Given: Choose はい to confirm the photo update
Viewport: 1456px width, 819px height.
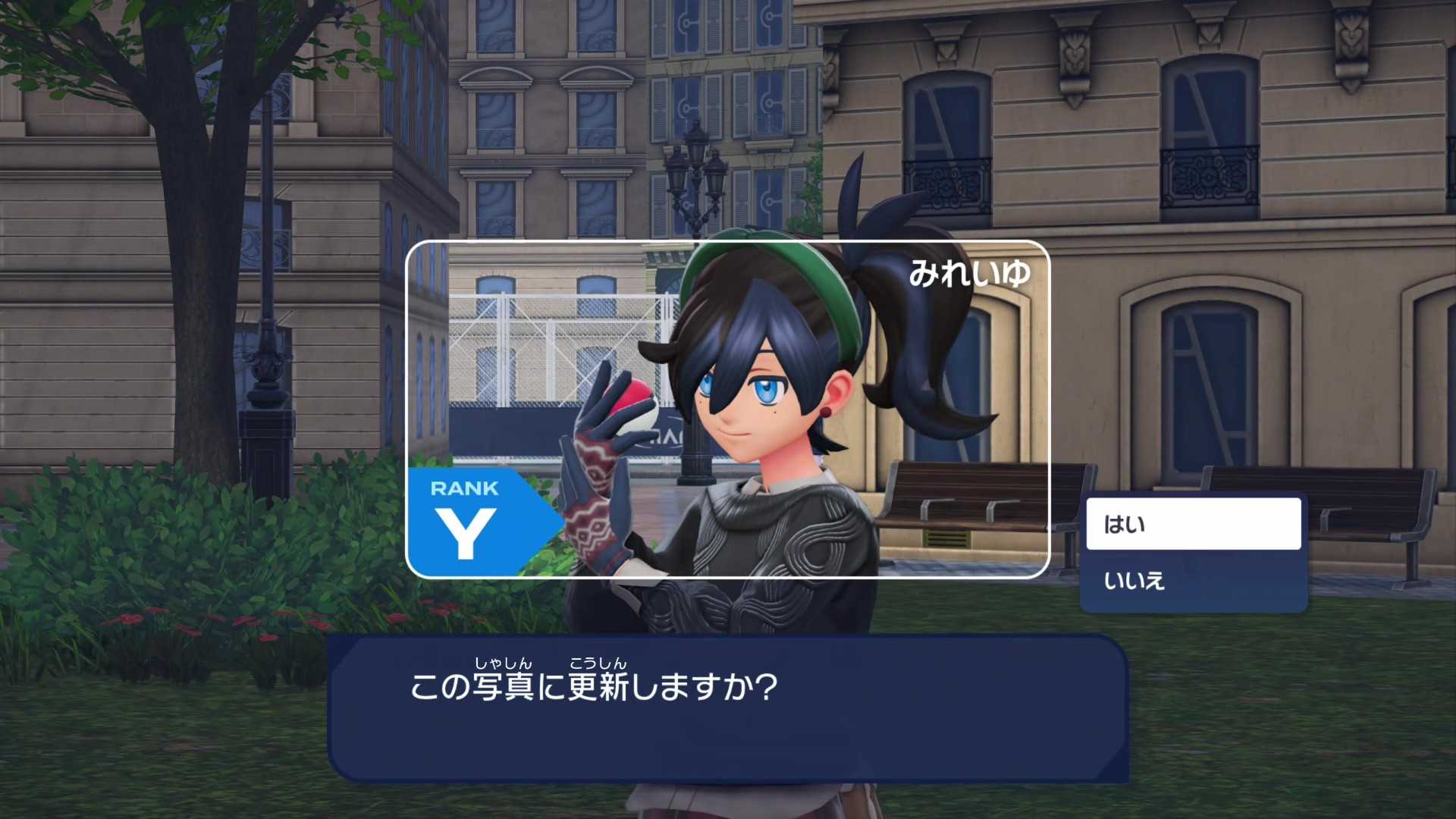Looking at the screenshot, I should pyautogui.click(x=1193, y=524).
